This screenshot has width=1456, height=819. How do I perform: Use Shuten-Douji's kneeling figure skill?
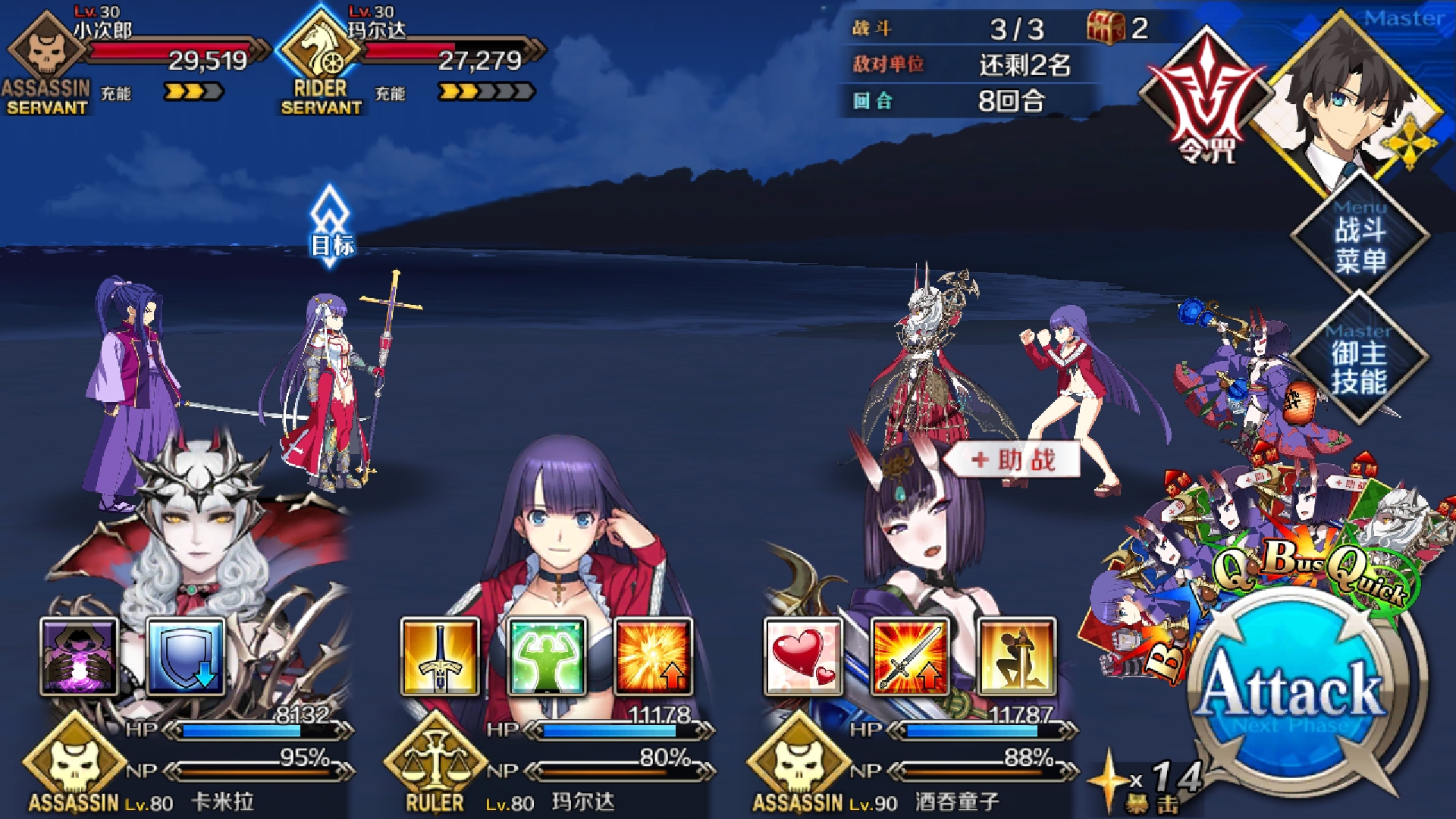[x=1016, y=657]
